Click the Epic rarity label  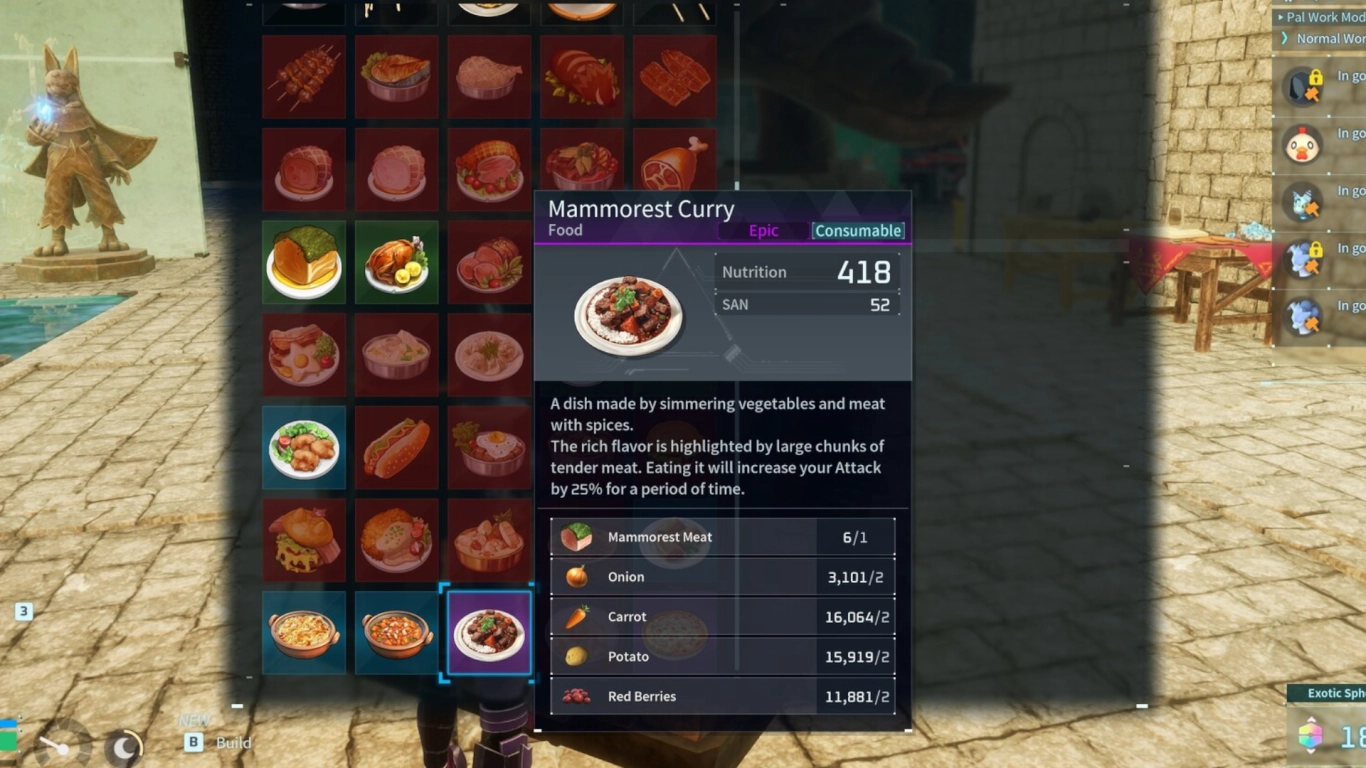763,230
